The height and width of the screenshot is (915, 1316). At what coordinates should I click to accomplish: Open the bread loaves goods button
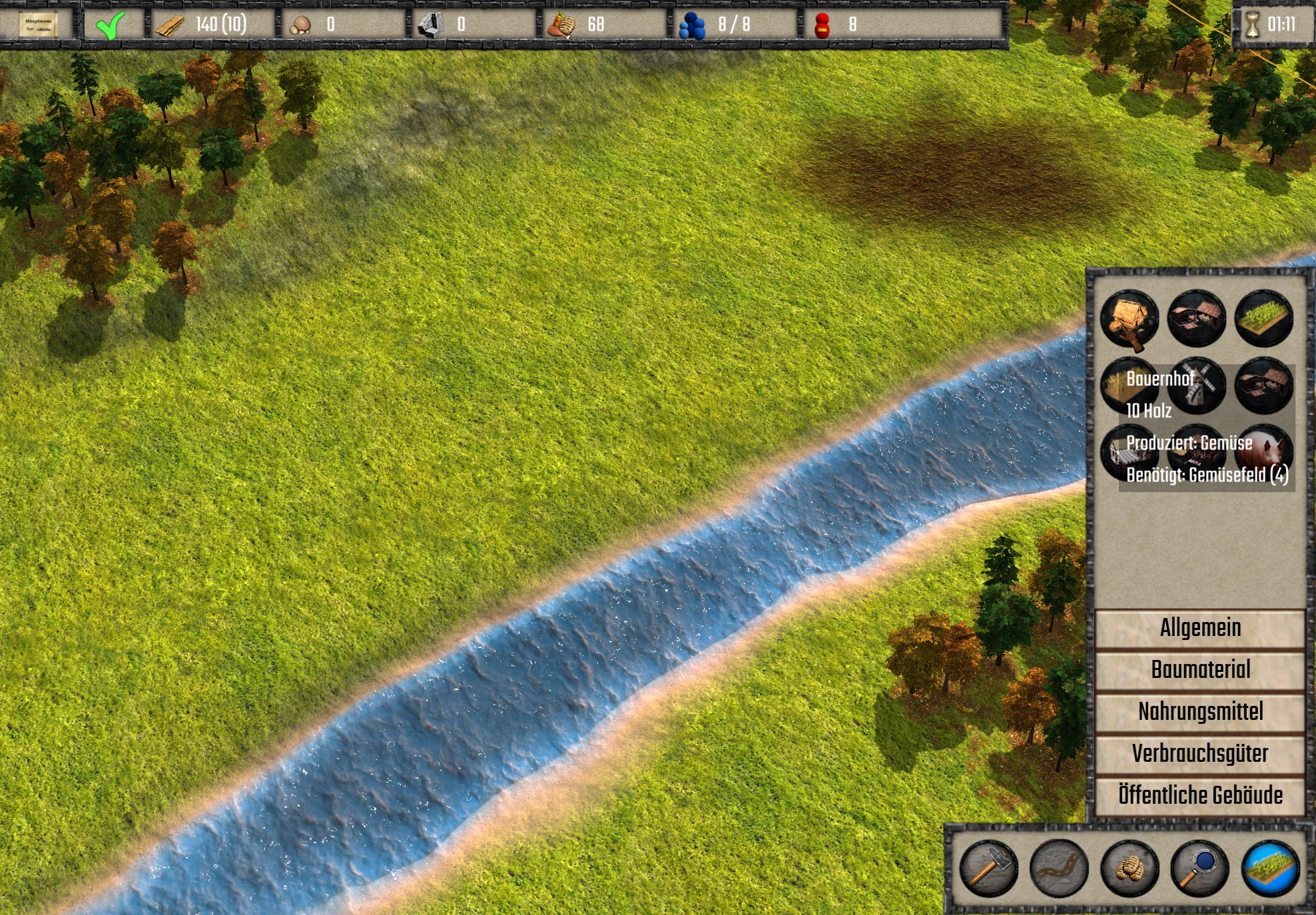[x=1130, y=868]
